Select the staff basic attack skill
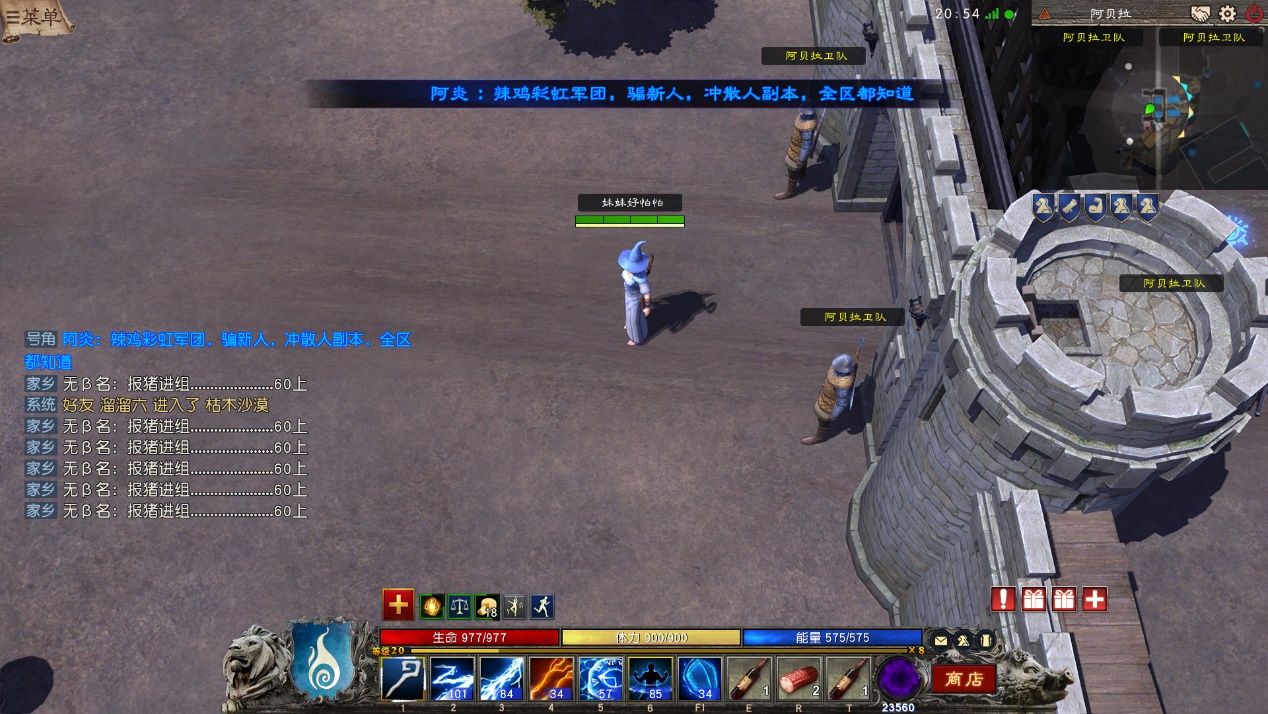 [404, 679]
